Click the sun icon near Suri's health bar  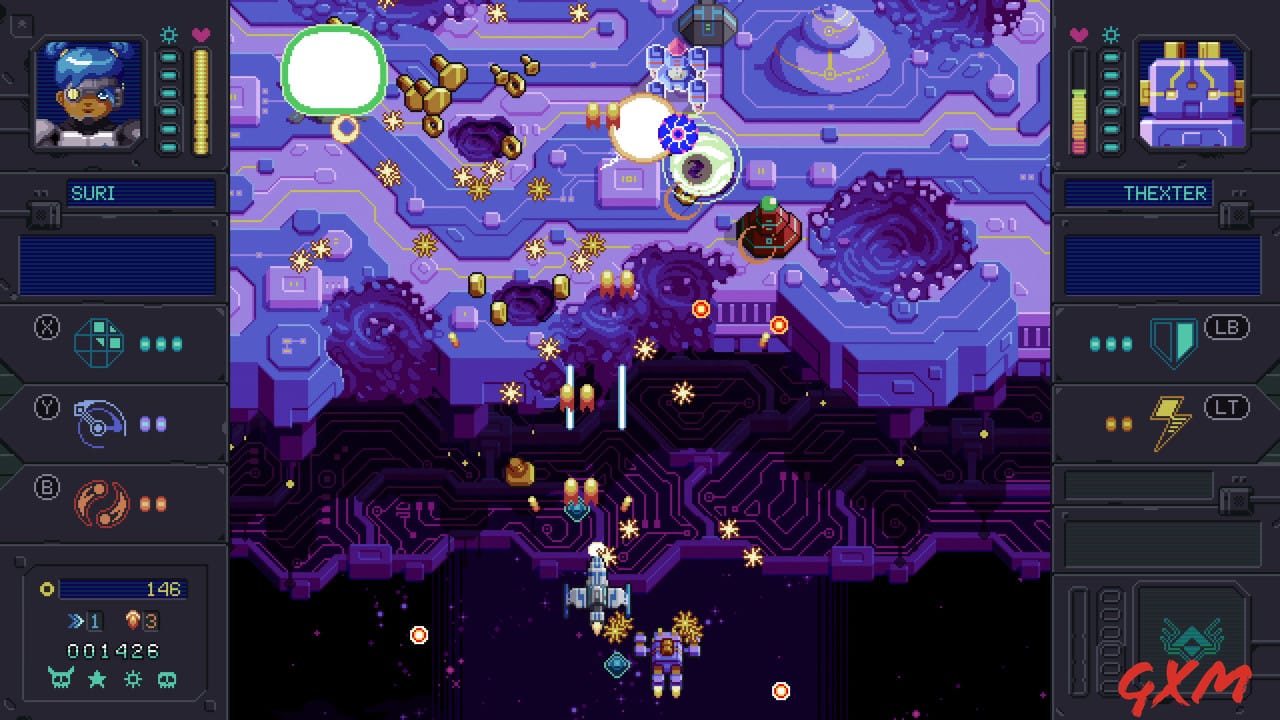(169, 34)
